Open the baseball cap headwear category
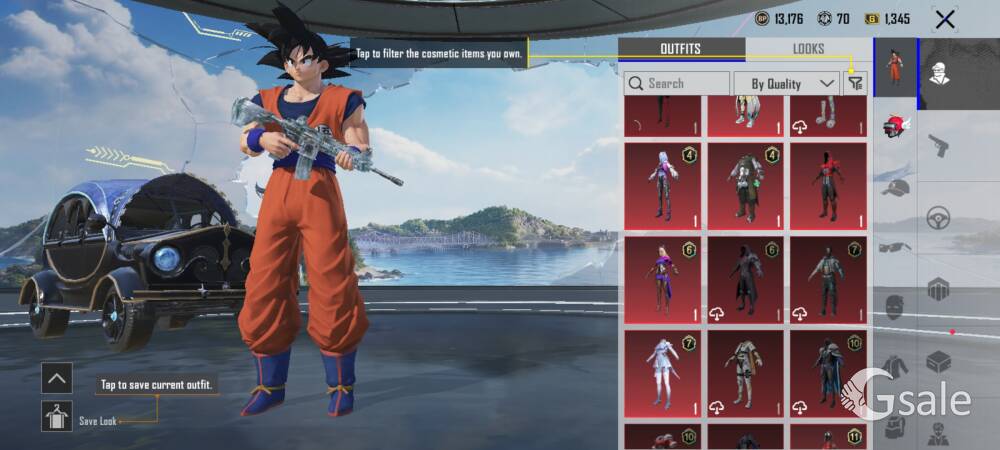Screen dimensions: 1000x450 895,188
